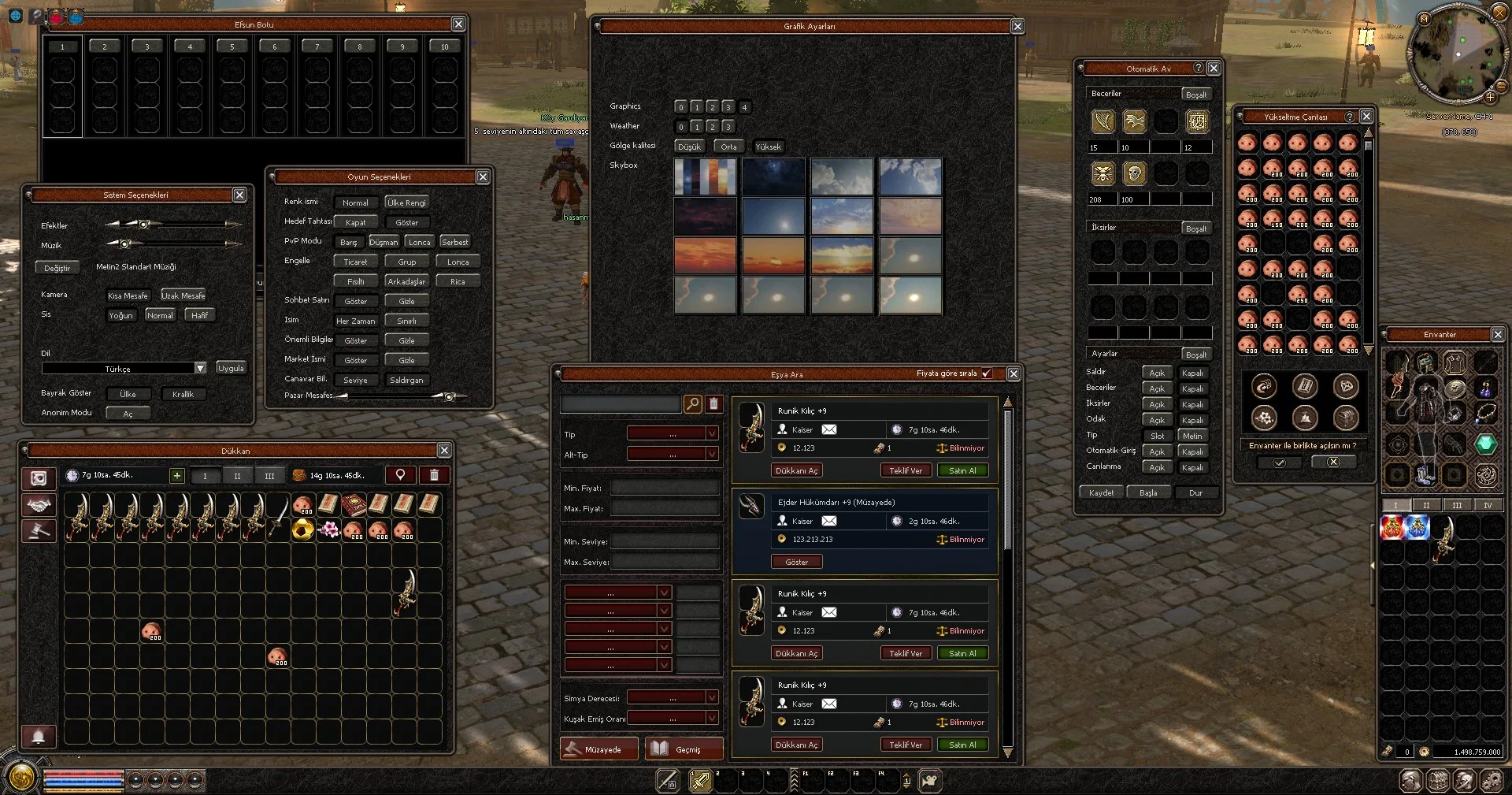Click the Uygula language button
This screenshot has width=1512, height=795.
click(231, 368)
